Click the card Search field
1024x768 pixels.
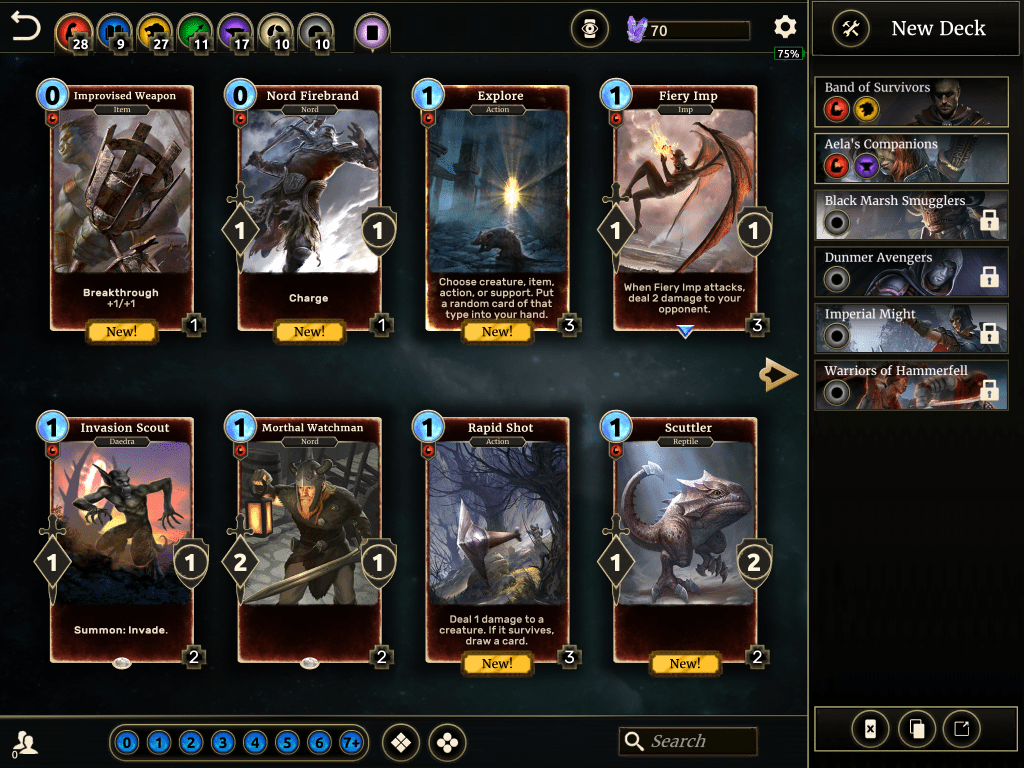(688, 741)
